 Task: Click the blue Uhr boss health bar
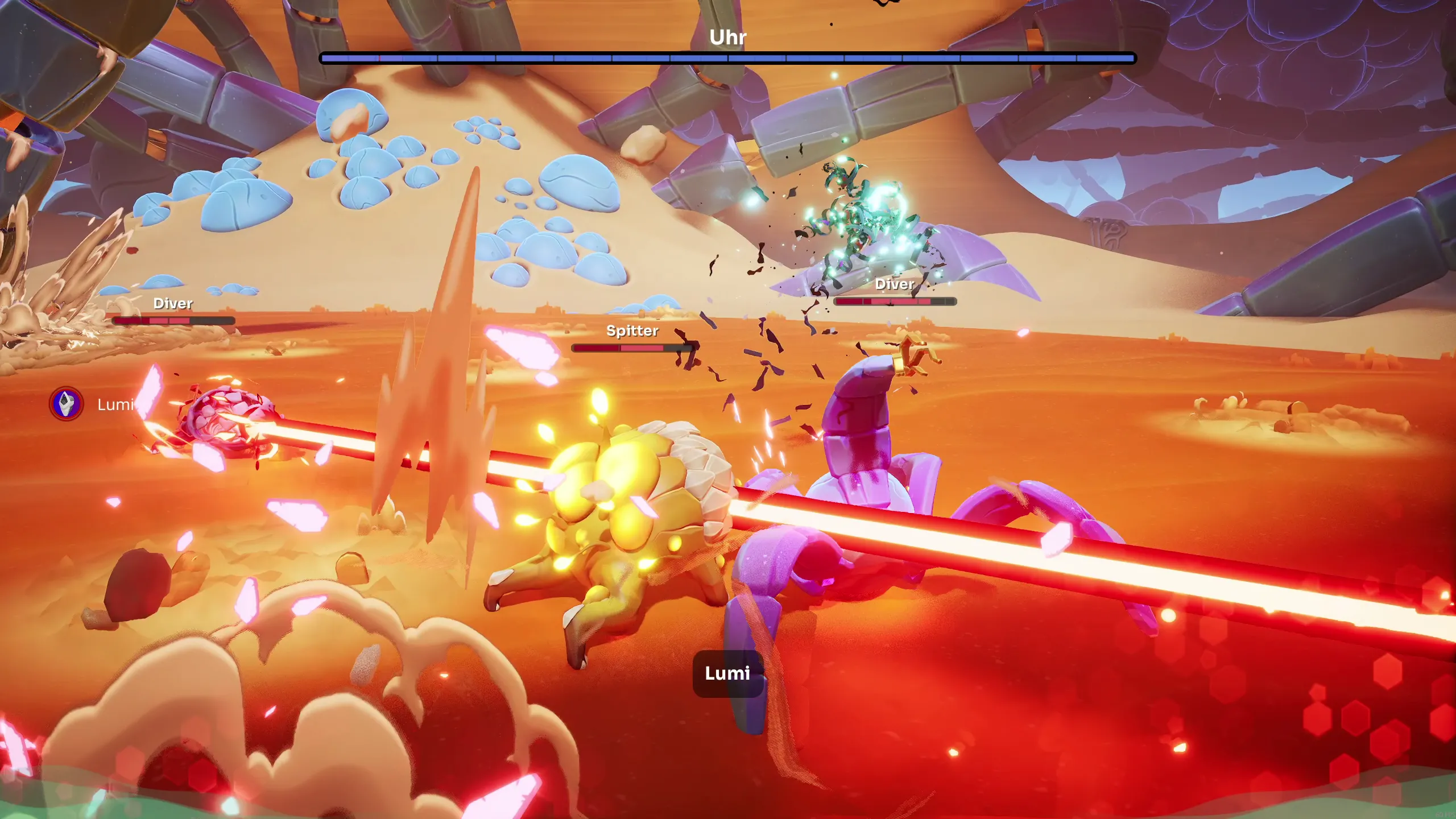[x=728, y=56]
